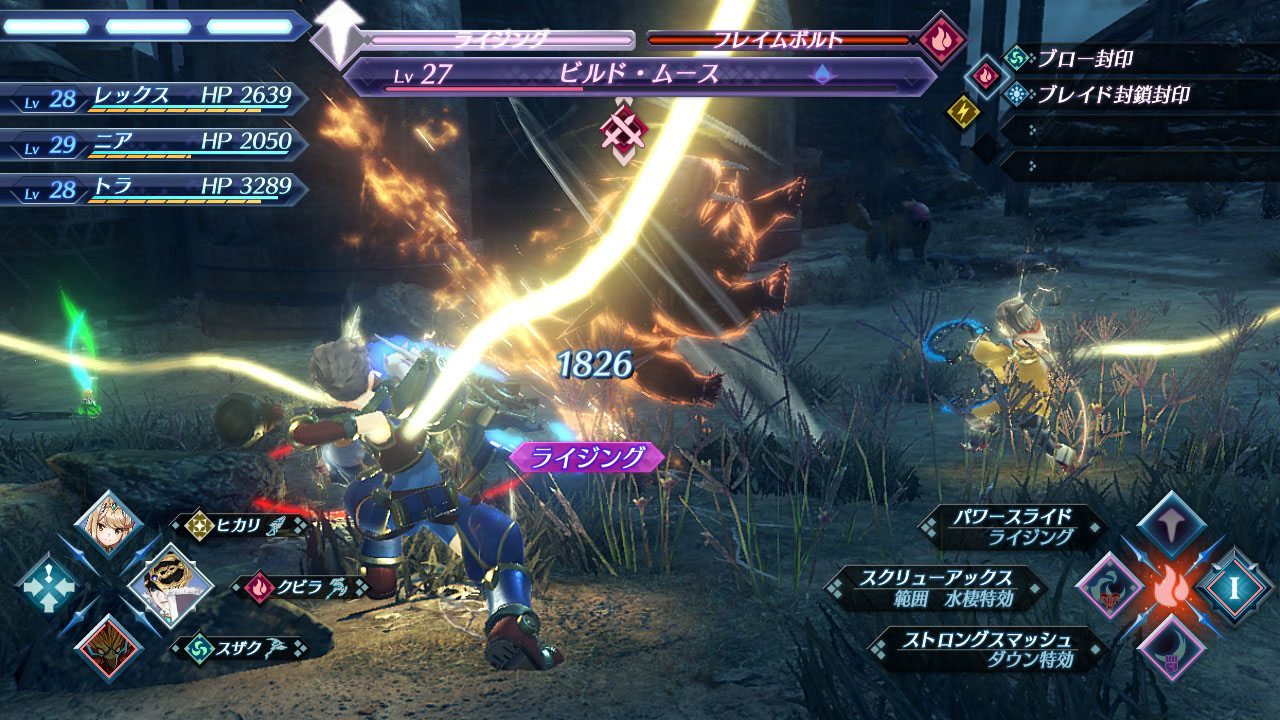
Task: Click the クビラ blade name label
Action: click(300, 586)
